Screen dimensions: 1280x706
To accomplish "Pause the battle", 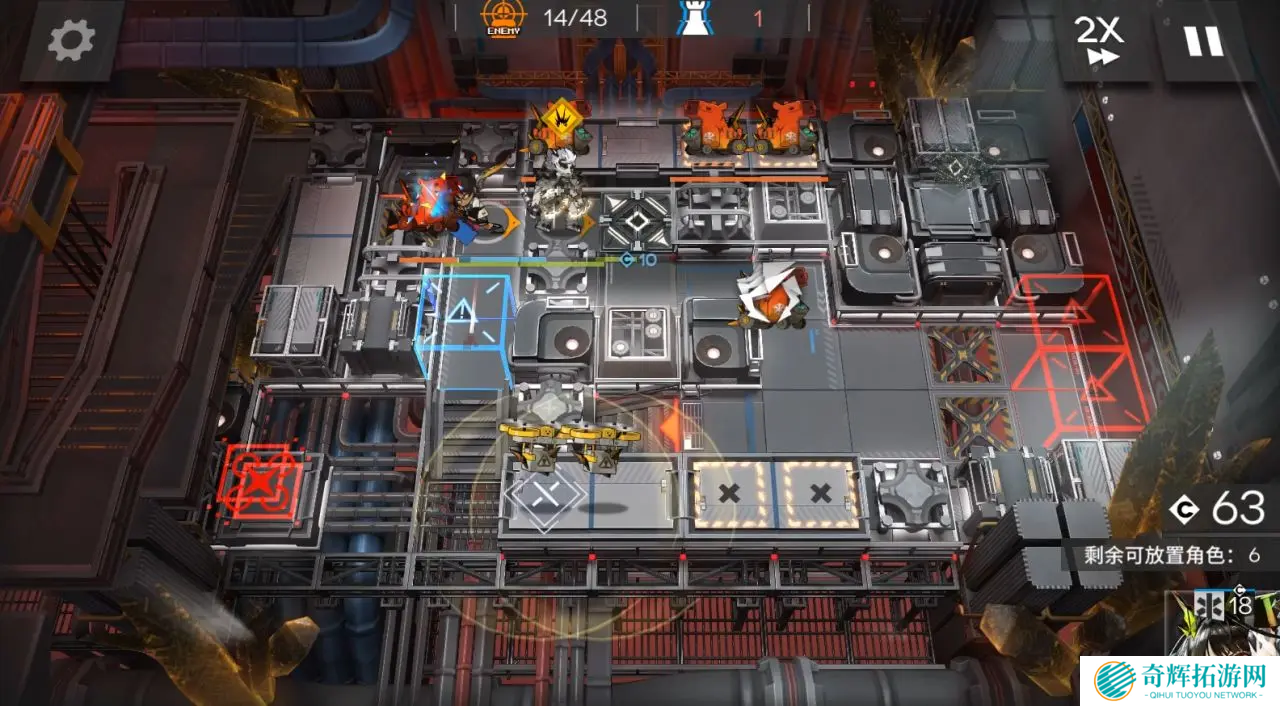I will 1203,40.
